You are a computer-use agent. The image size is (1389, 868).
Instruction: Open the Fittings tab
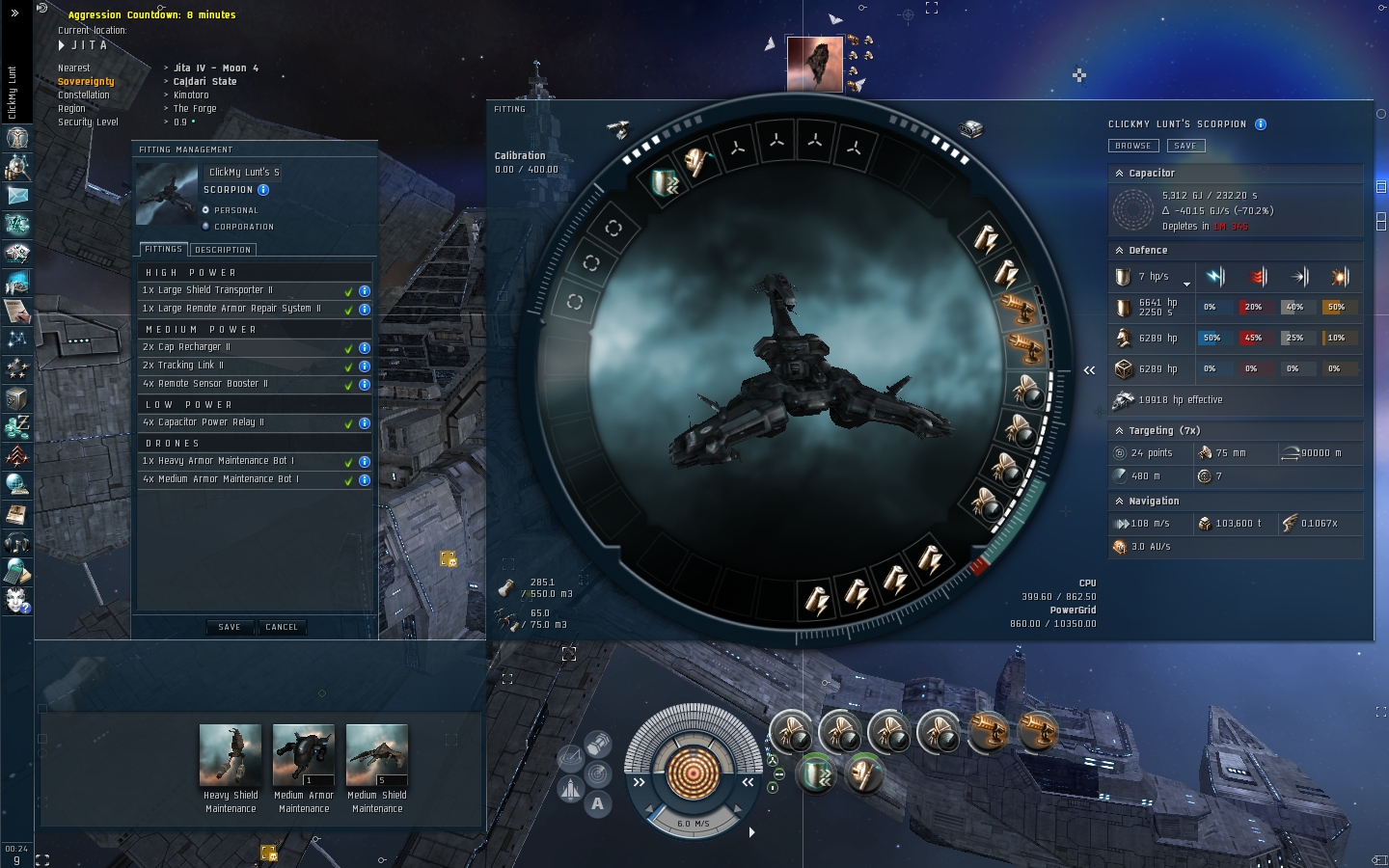(x=163, y=250)
